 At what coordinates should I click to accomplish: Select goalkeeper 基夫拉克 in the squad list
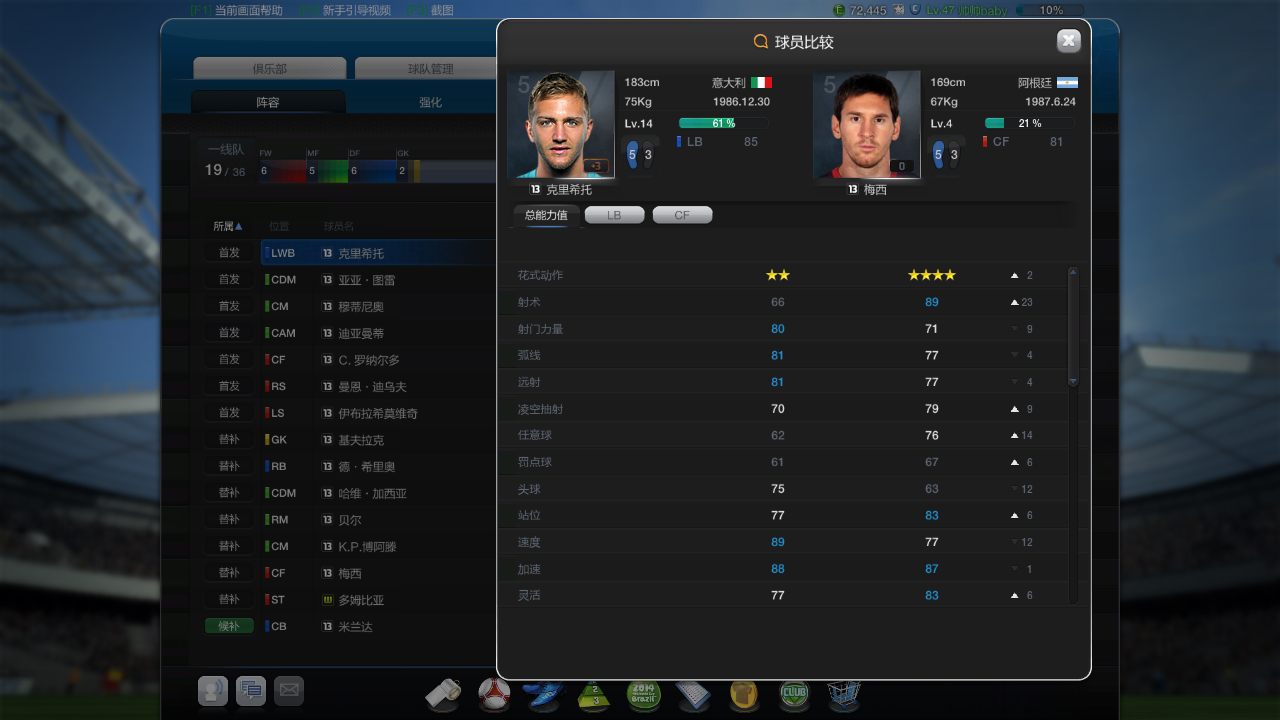361,440
